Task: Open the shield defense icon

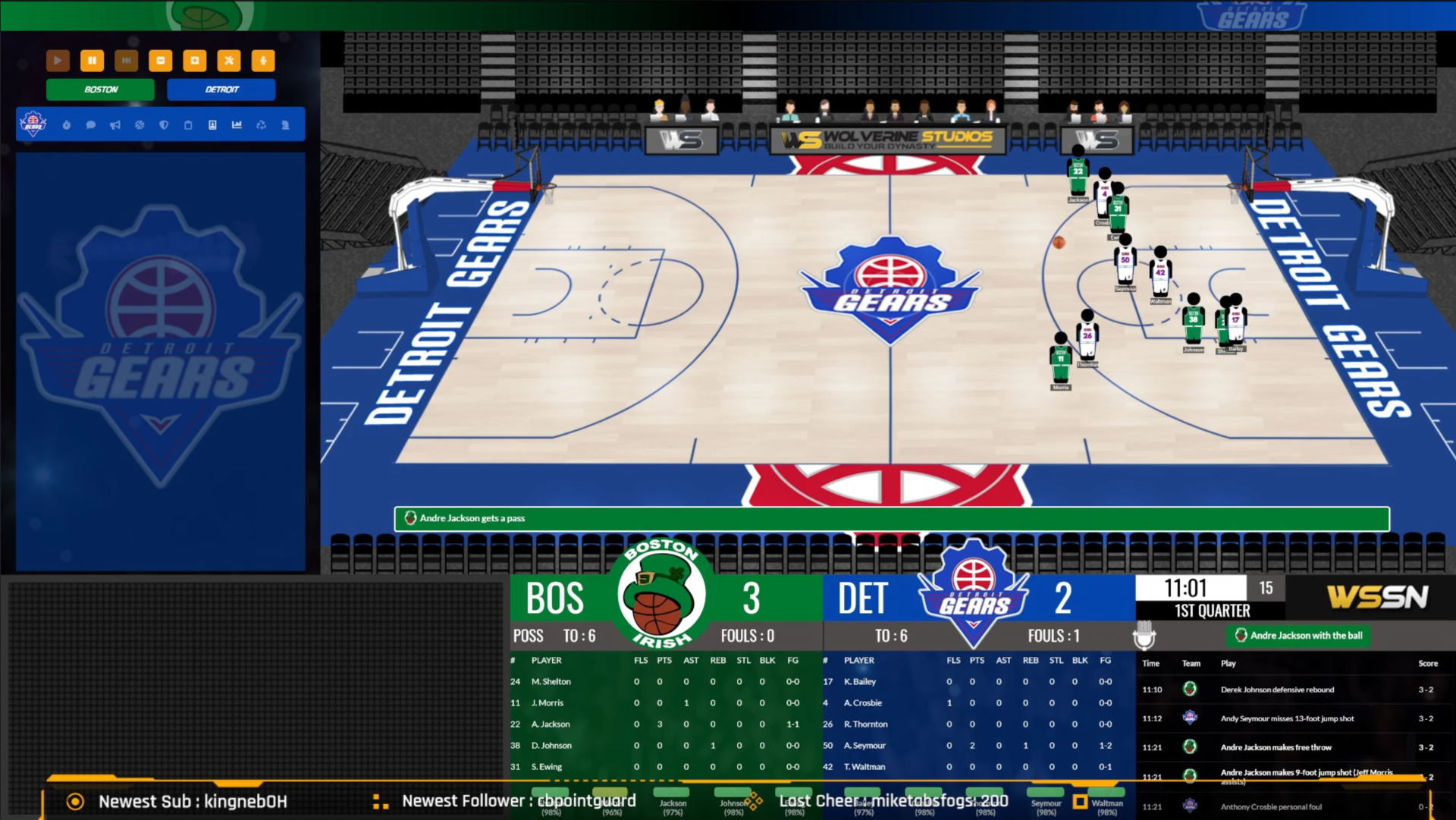Action: point(164,125)
